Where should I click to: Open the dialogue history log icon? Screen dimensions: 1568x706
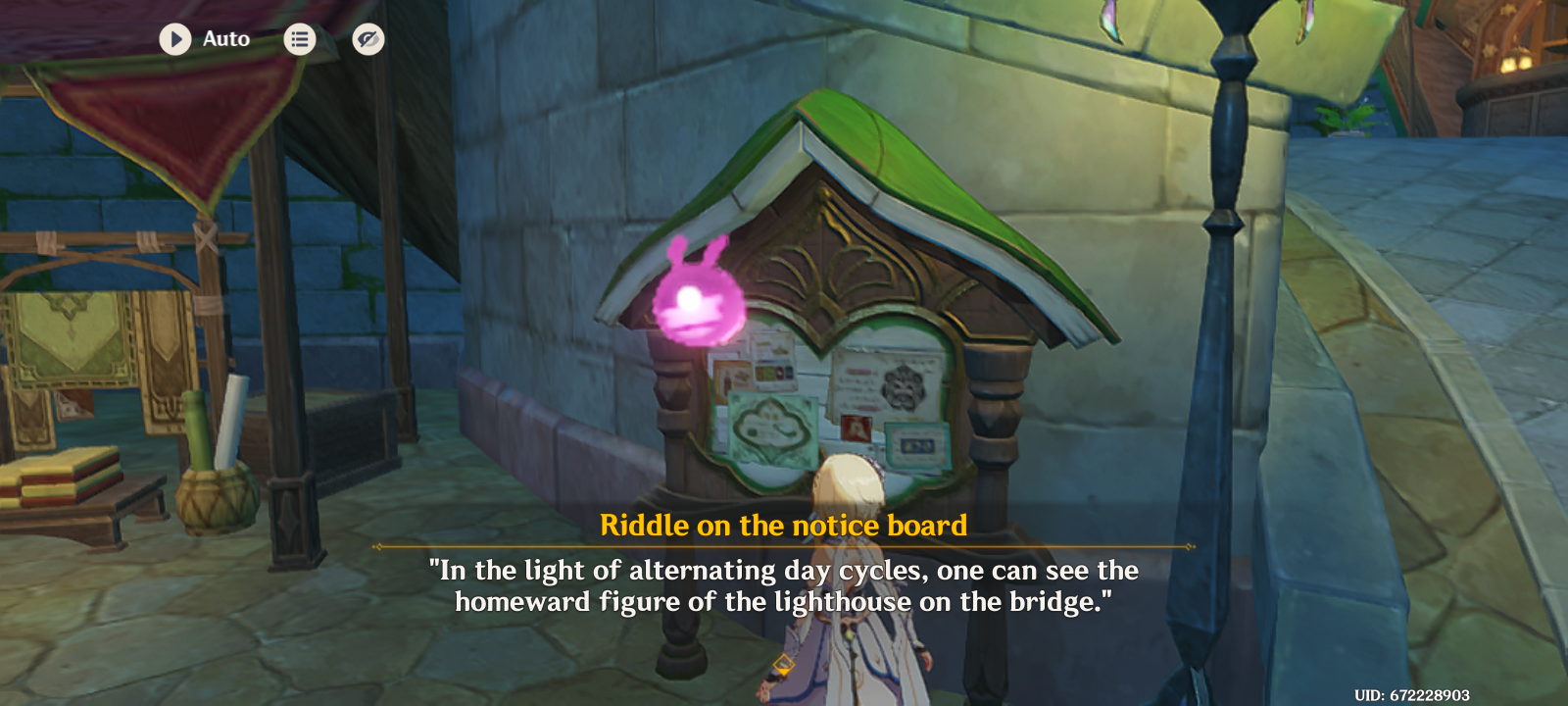point(300,39)
